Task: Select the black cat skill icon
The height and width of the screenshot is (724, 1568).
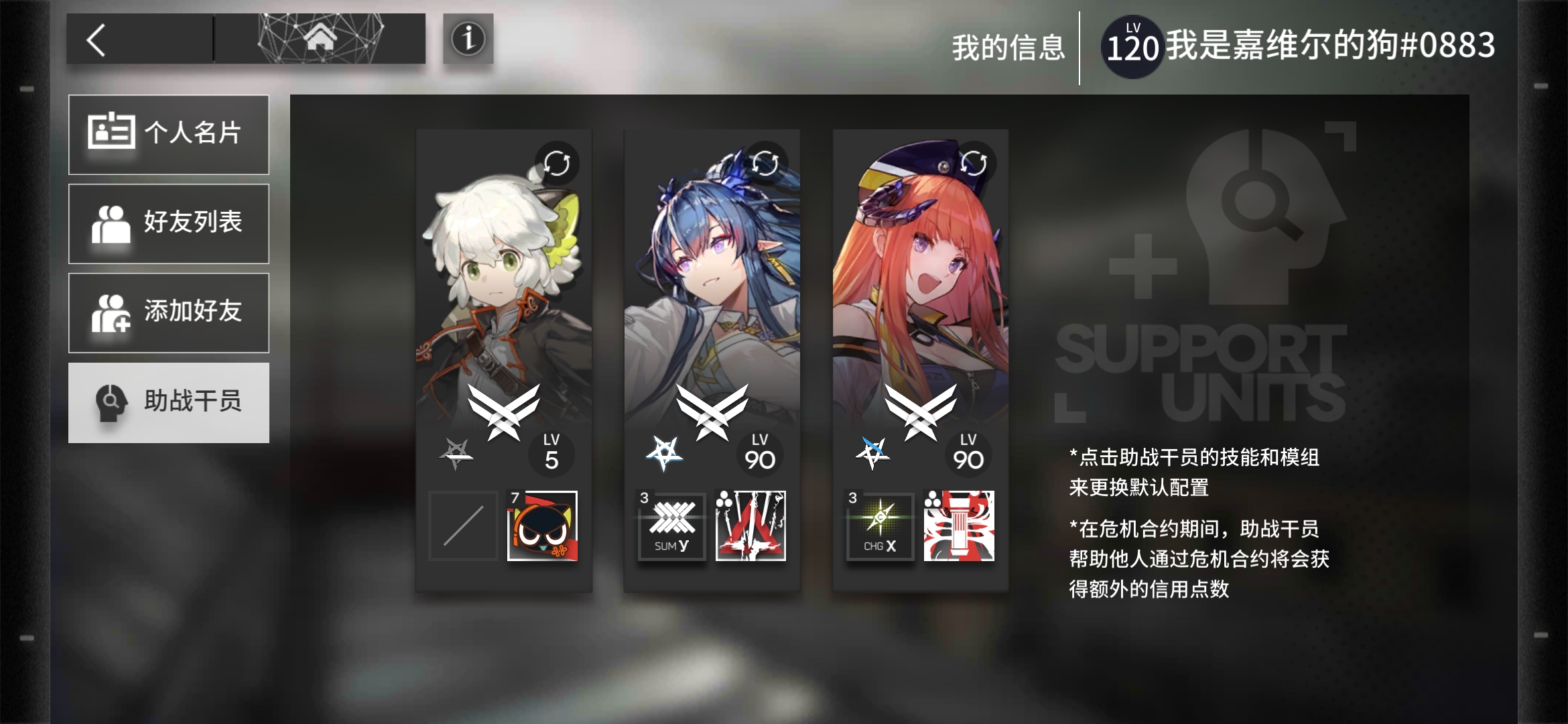Action: (542, 526)
